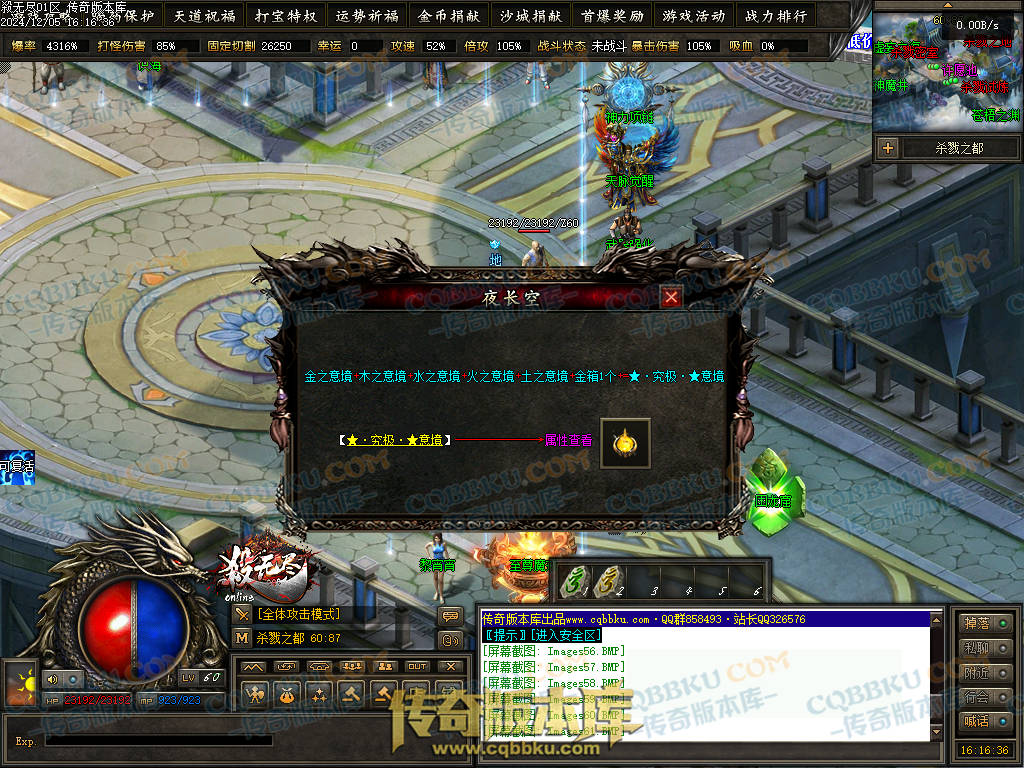Select the golden flame item slot

625,443
